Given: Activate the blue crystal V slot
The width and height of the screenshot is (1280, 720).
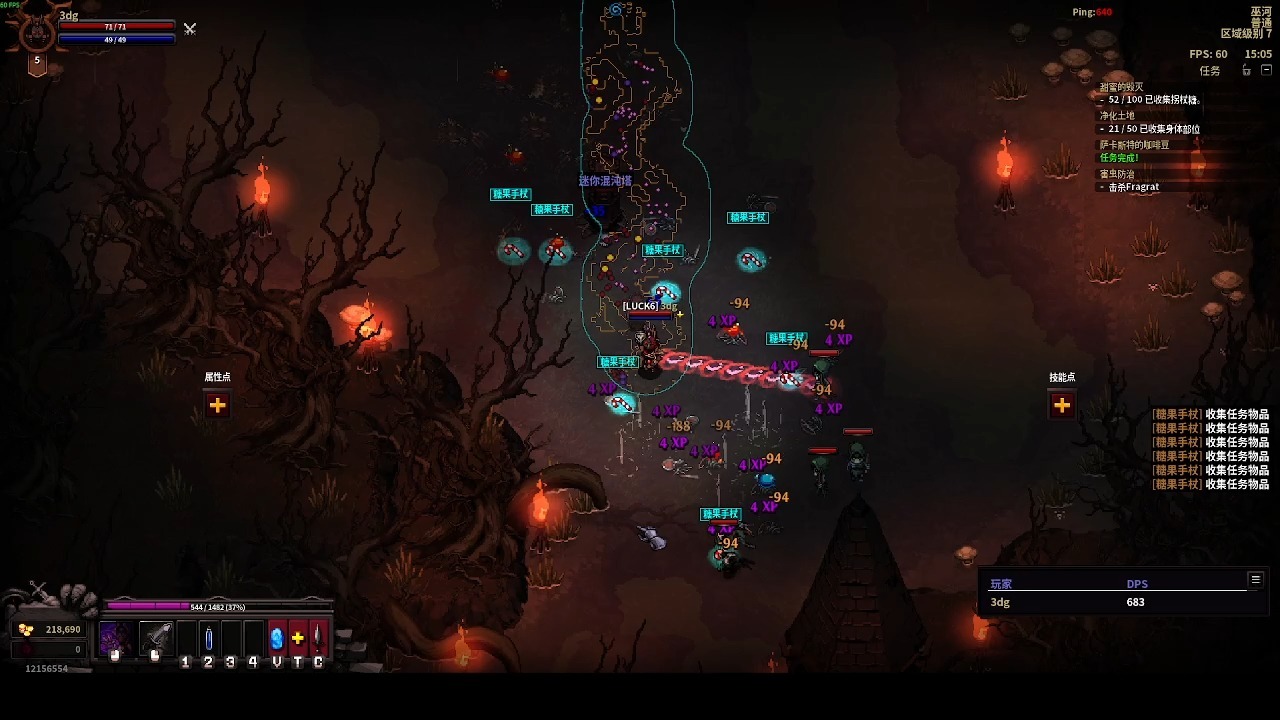Looking at the screenshot, I should point(277,638).
